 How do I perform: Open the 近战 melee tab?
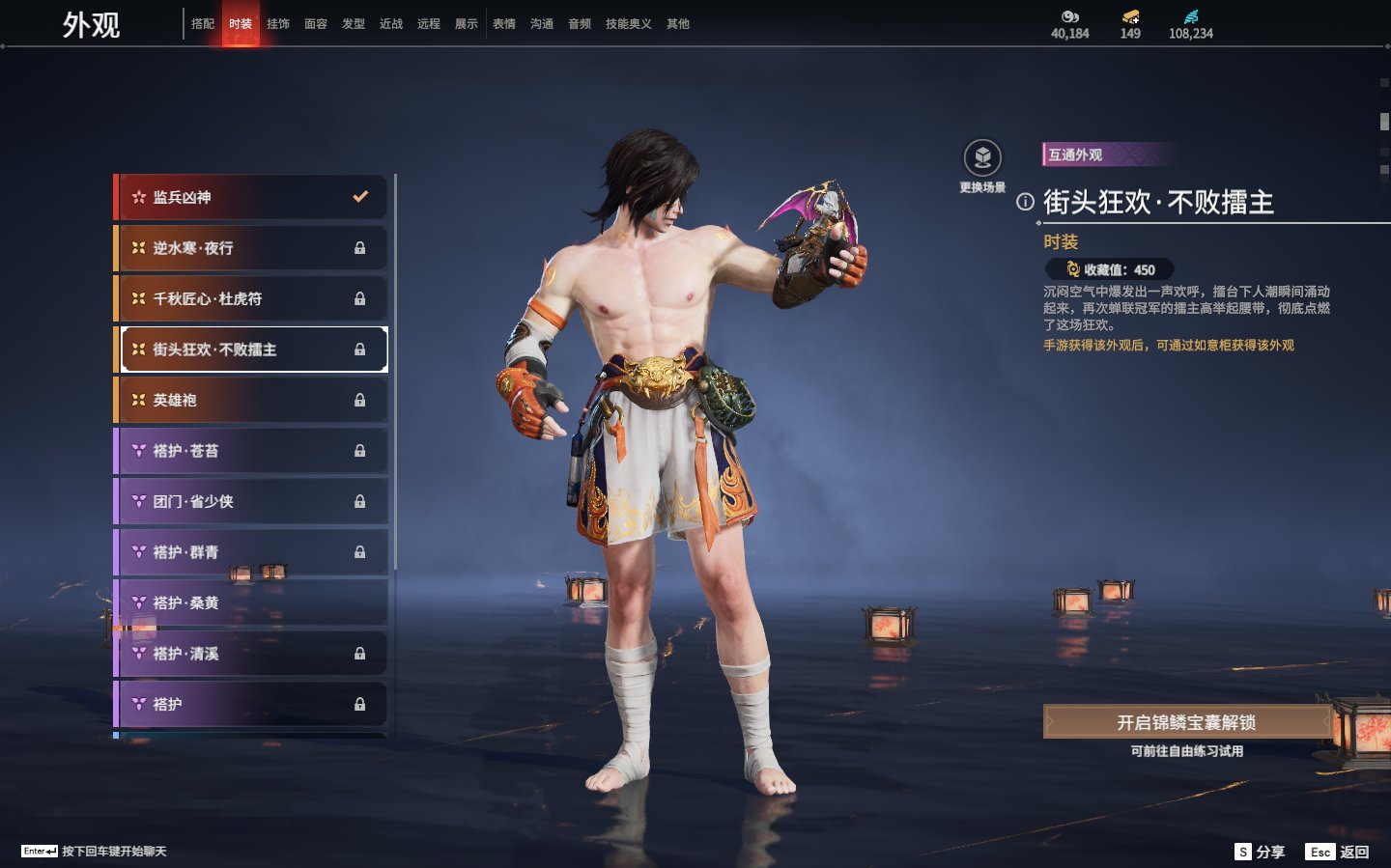click(x=391, y=24)
